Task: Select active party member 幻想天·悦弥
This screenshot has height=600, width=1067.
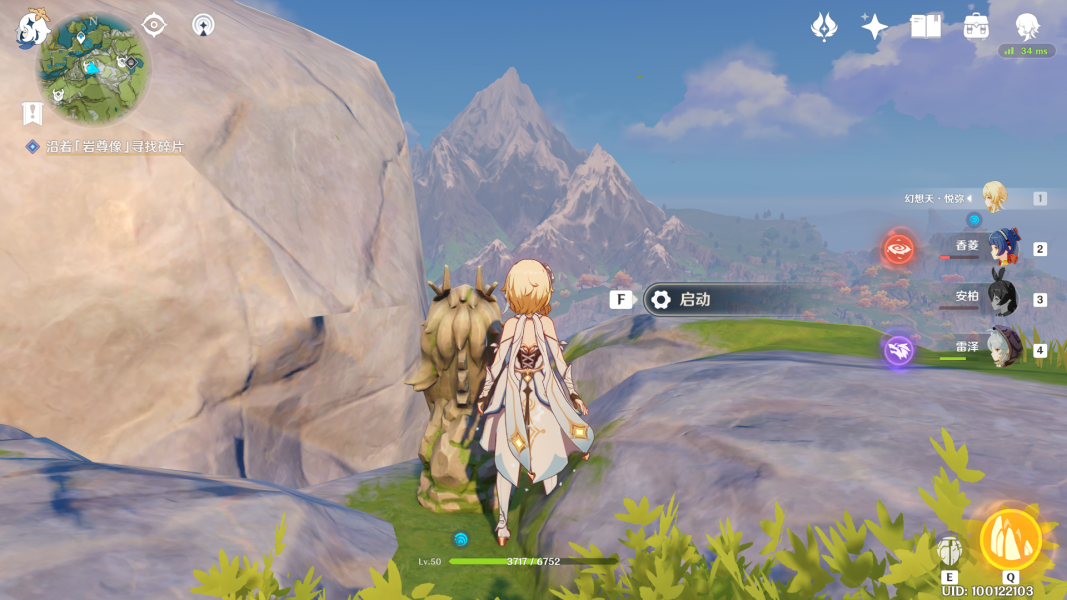Action: [x=992, y=198]
